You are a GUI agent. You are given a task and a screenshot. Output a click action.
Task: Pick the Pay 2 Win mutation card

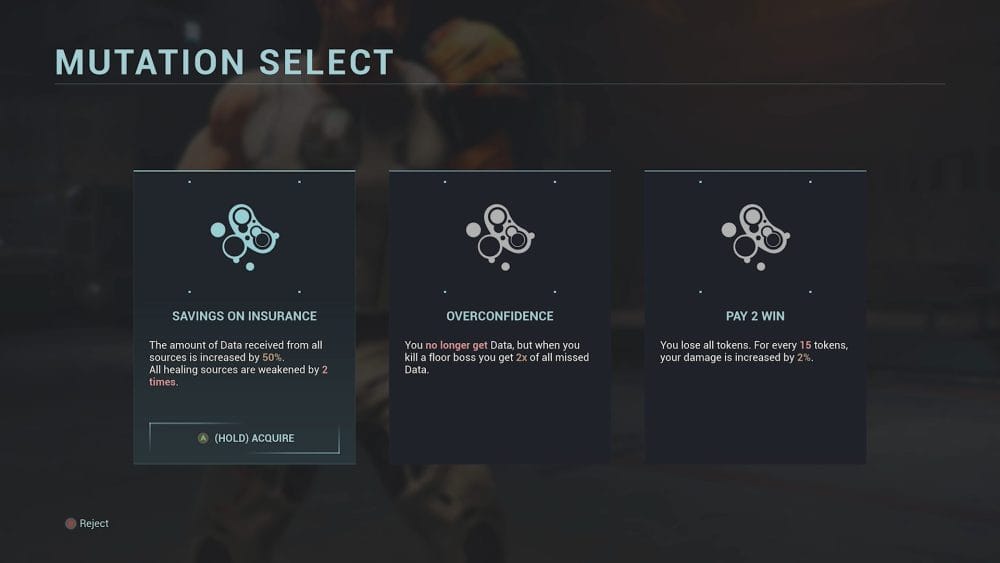[755, 316]
